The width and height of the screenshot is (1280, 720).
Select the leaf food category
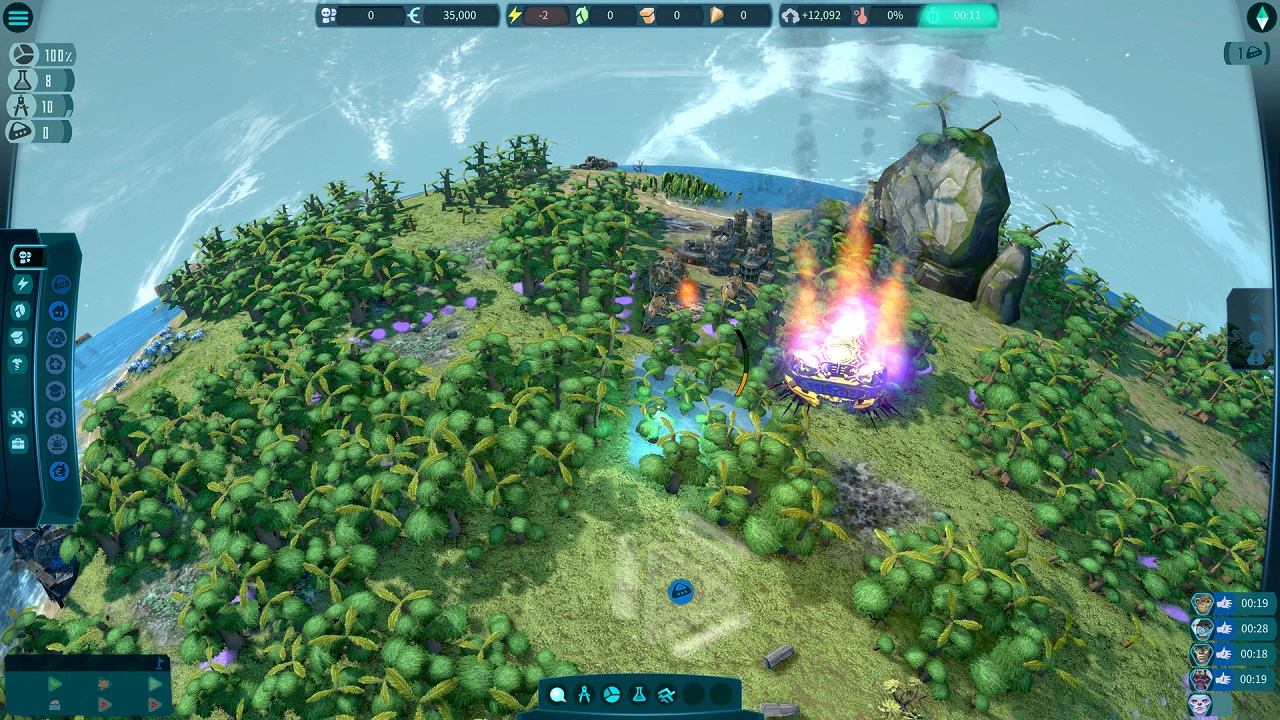pos(22,311)
